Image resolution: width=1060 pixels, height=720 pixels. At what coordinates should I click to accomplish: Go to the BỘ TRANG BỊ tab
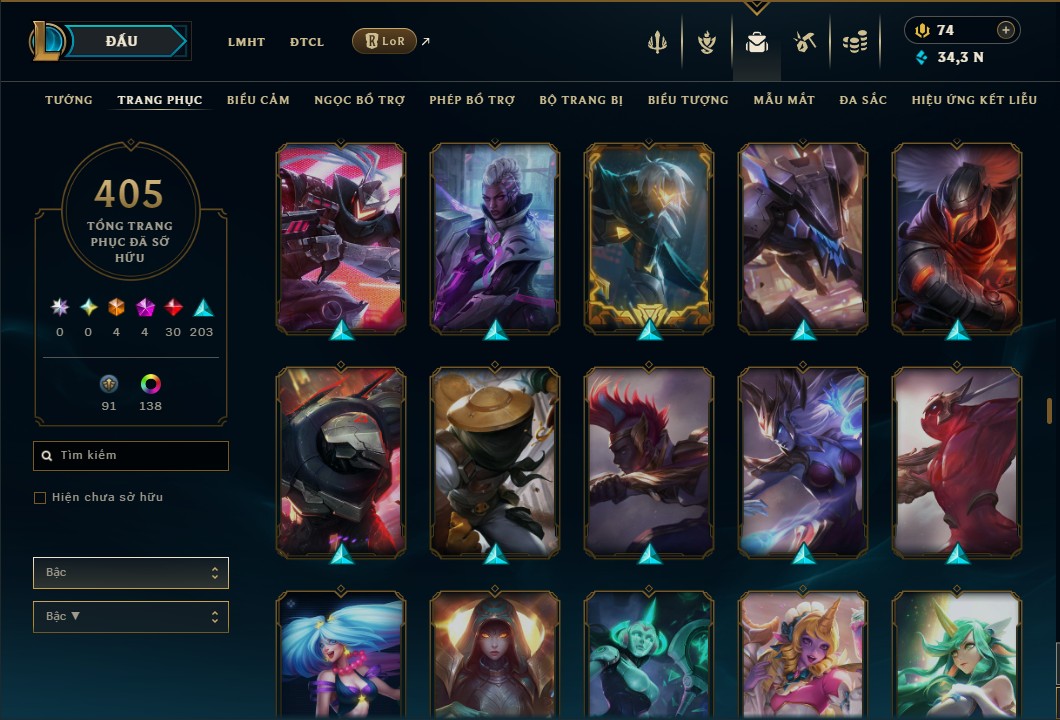pyautogui.click(x=581, y=100)
